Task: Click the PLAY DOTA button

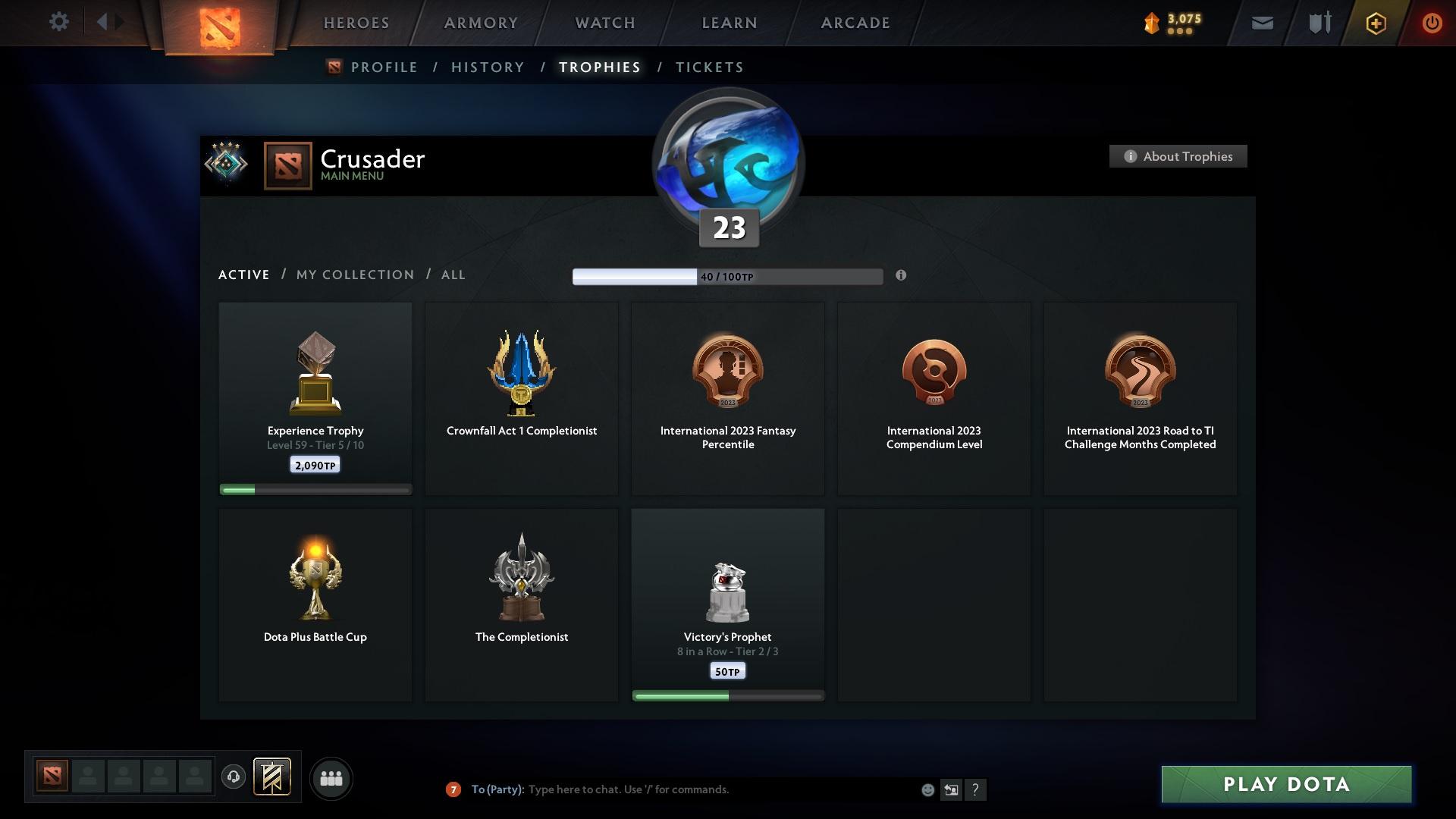Action: pos(1285,785)
